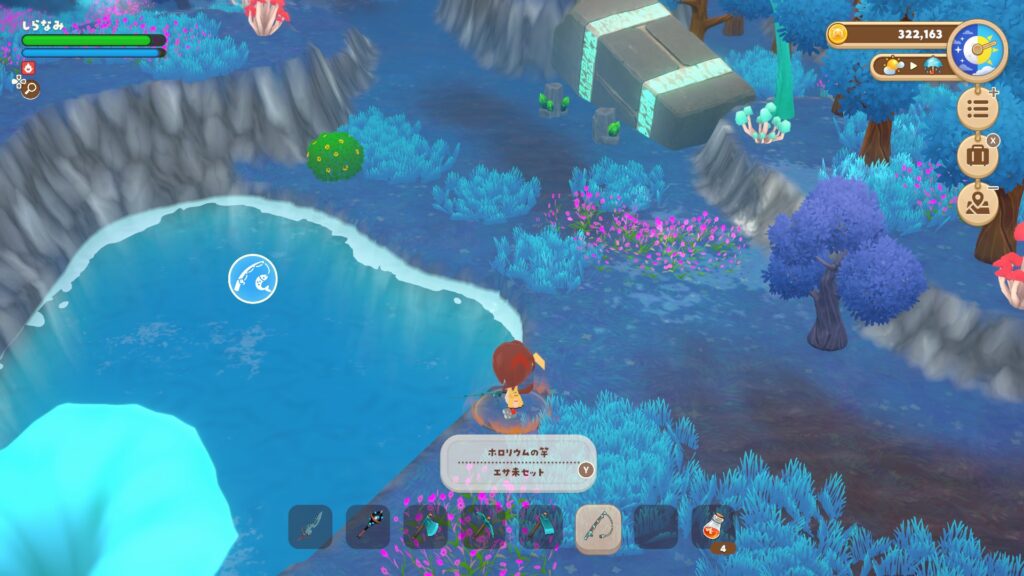Check the weather forecast indicator
Screen dimensions: 1024x576
click(x=911, y=67)
